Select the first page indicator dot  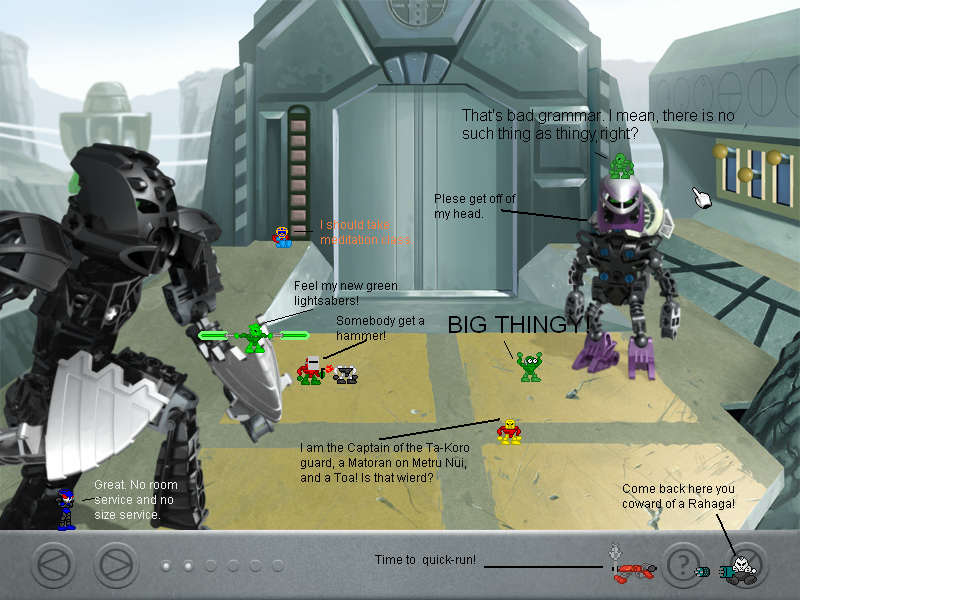(166, 566)
